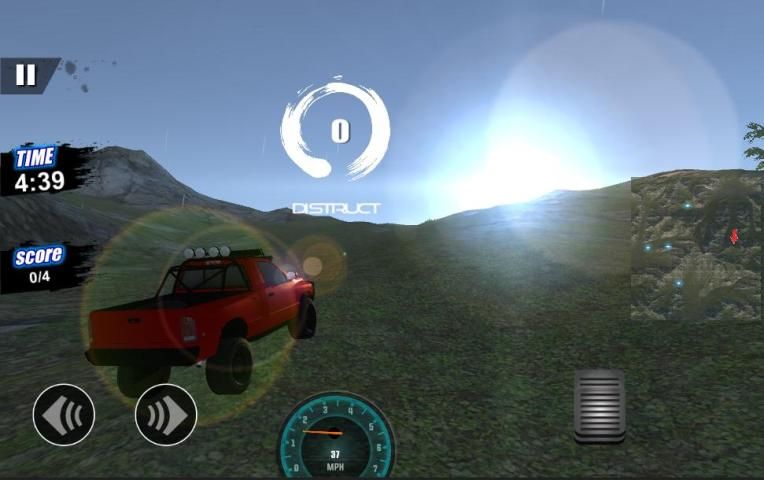Open the terrain minimap
Screen dimensions: 764x480
(x=696, y=247)
